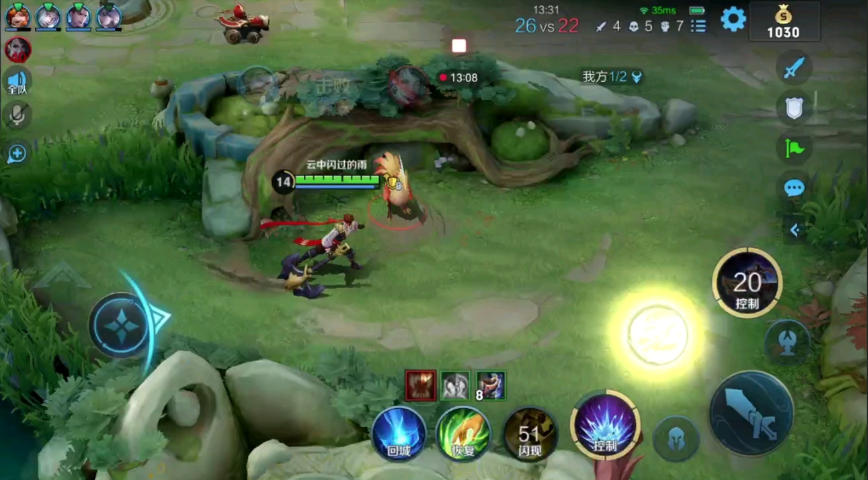Image resolution: width=868 pixels, height=480 pixels.
Task: Open the settings gear menu
Action: coord(733,19)
